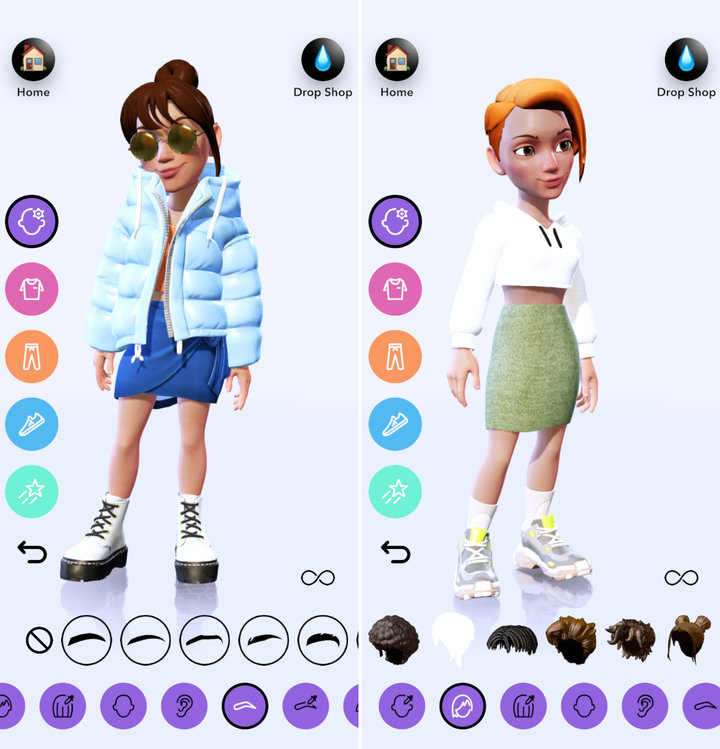Open the tops category next to the puffer-jacket avatar
Screen dimensions: 720x749
point(32,289)
